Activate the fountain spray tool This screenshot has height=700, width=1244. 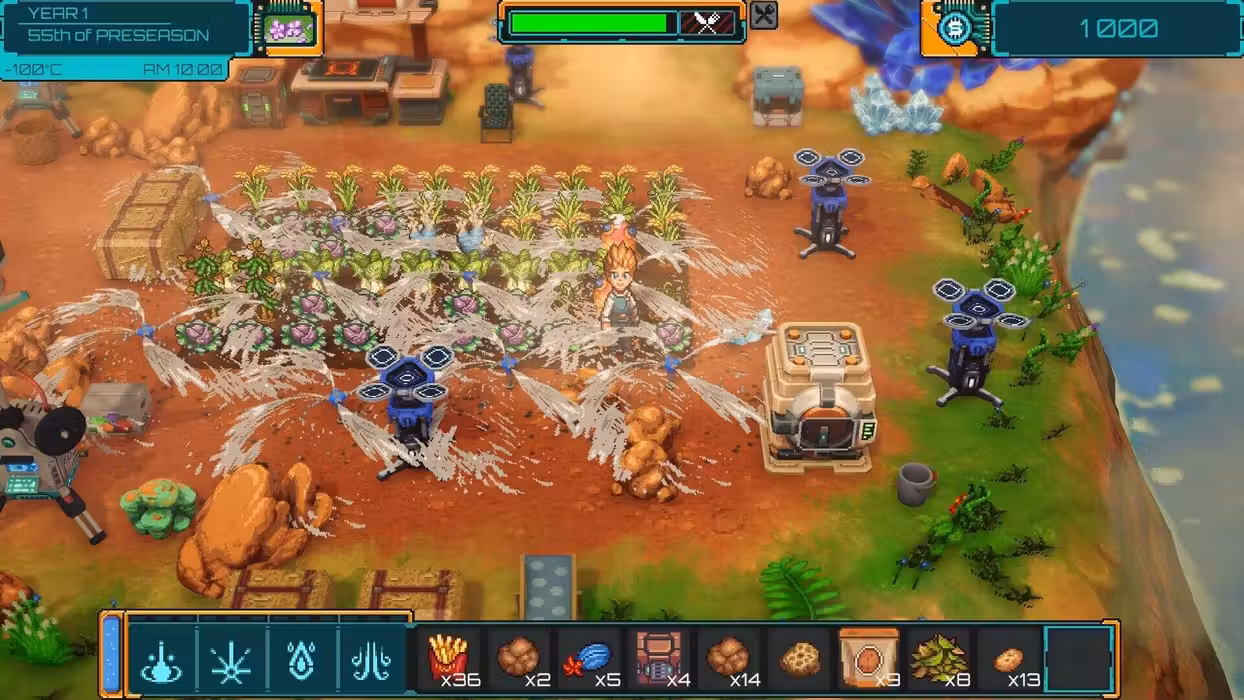click(x=371, y=661)
